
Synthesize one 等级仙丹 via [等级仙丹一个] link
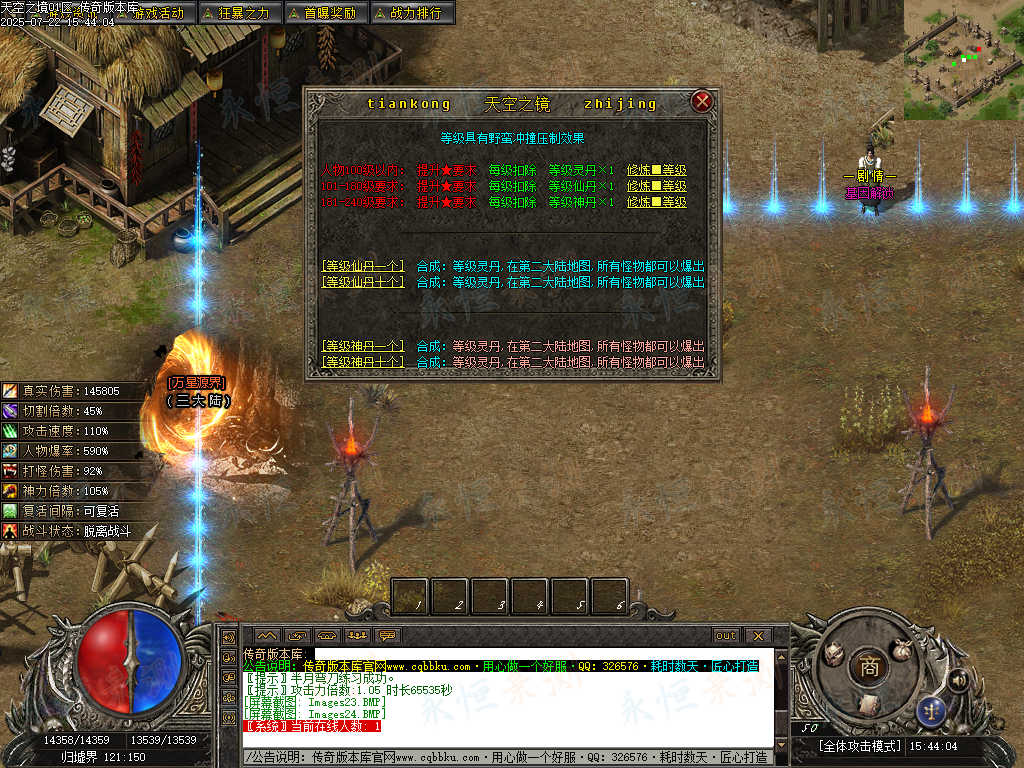(363, 266)
